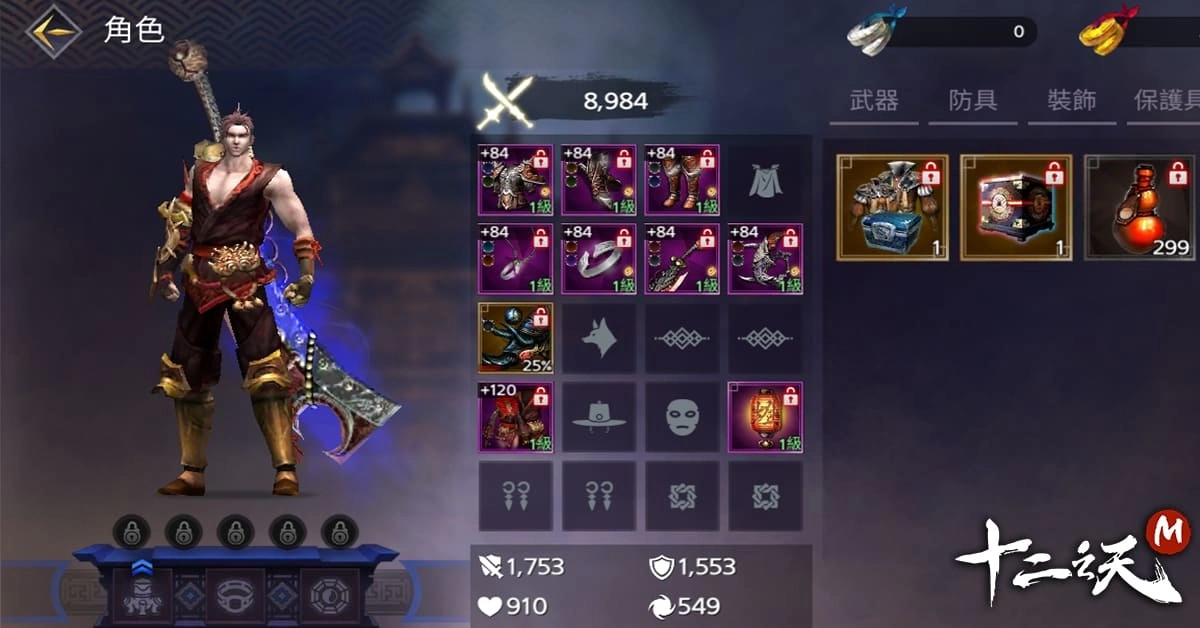Open the empty cape equipment slot
Viewport: 1200px width, 628px height.
(764, 180)
